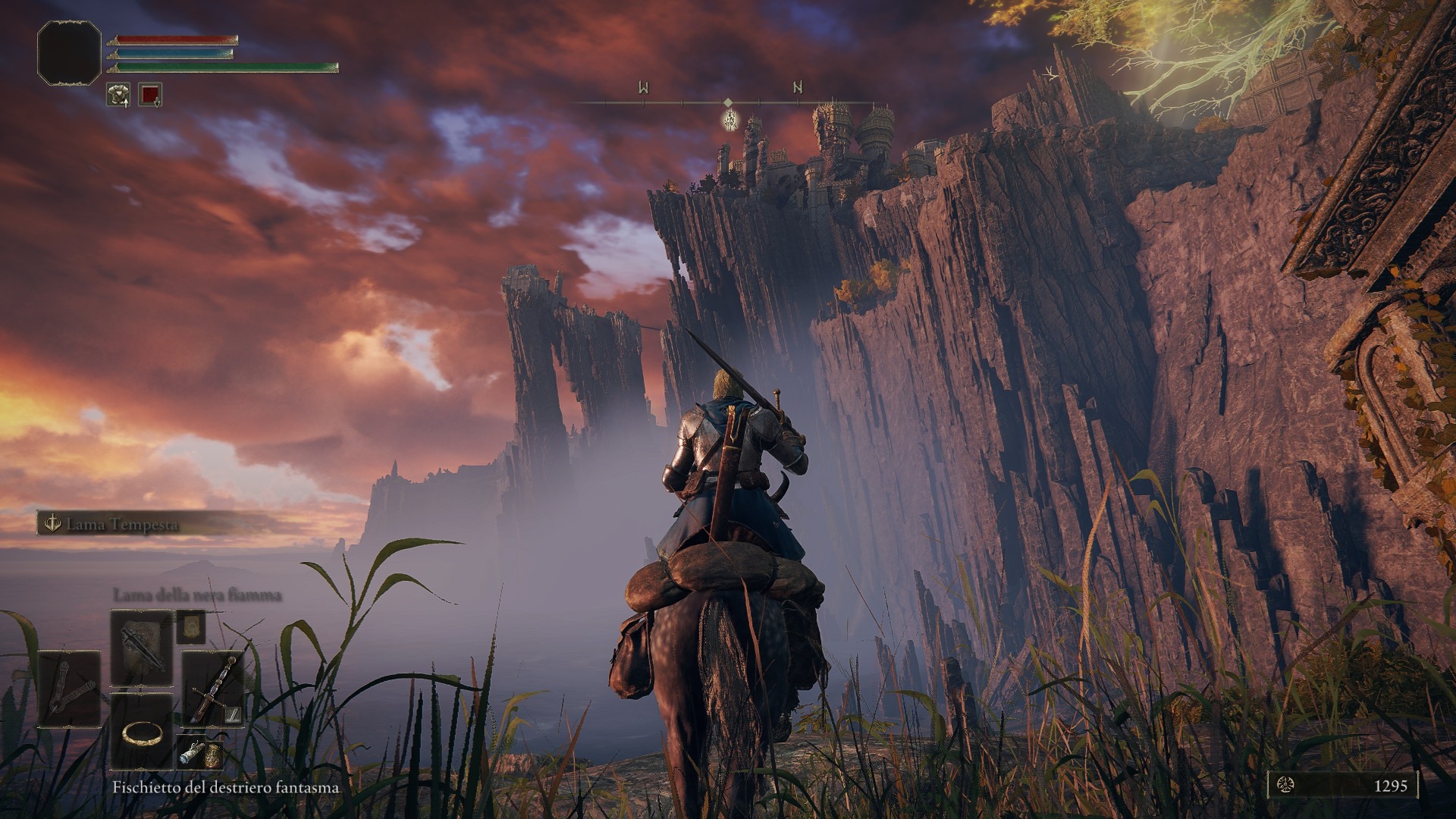Click the left-hand weapon slot
The width and height of the screenshot is (1456, 819).
tap(69, 689)
